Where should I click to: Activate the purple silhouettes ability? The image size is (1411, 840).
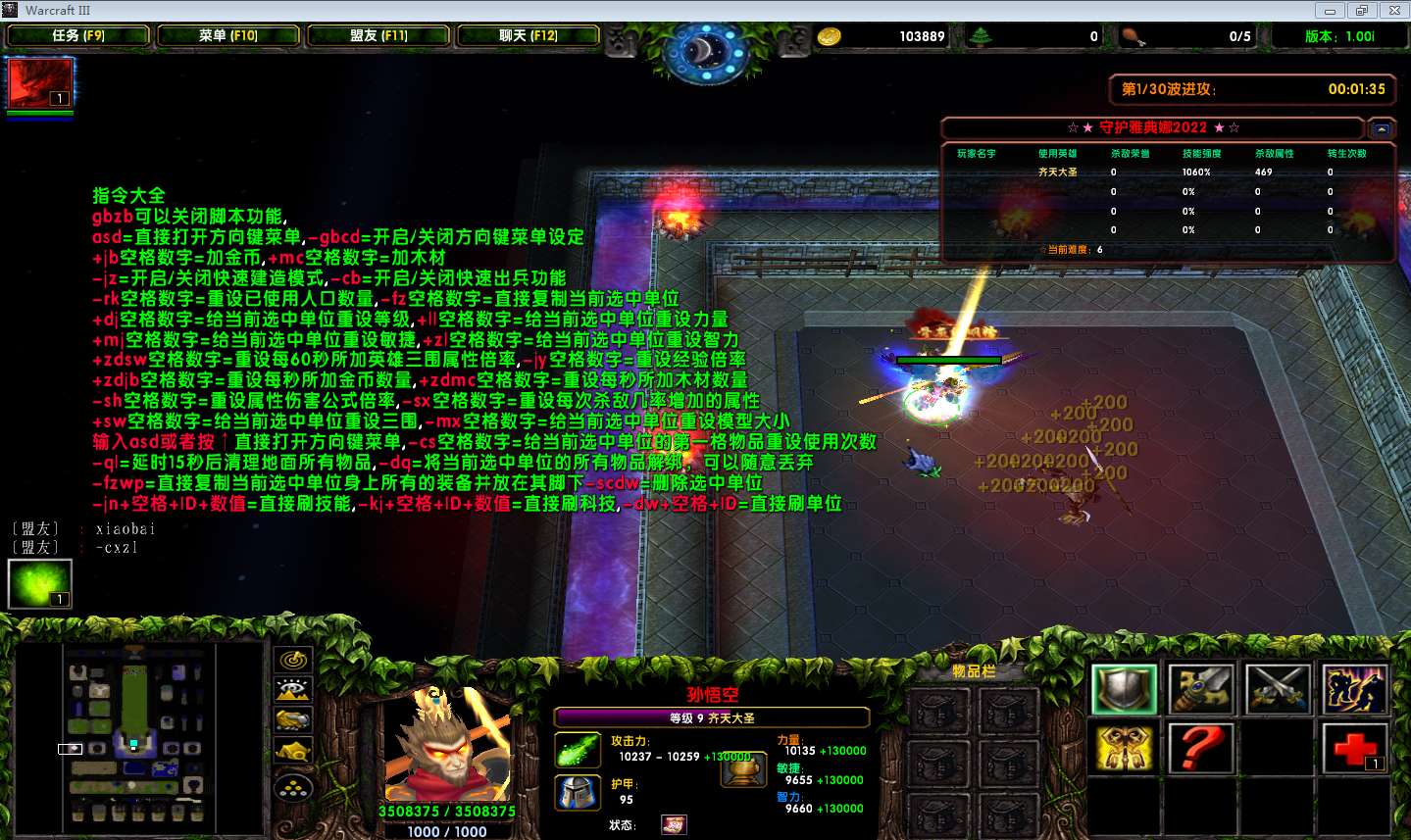[x=1353, y=689]
